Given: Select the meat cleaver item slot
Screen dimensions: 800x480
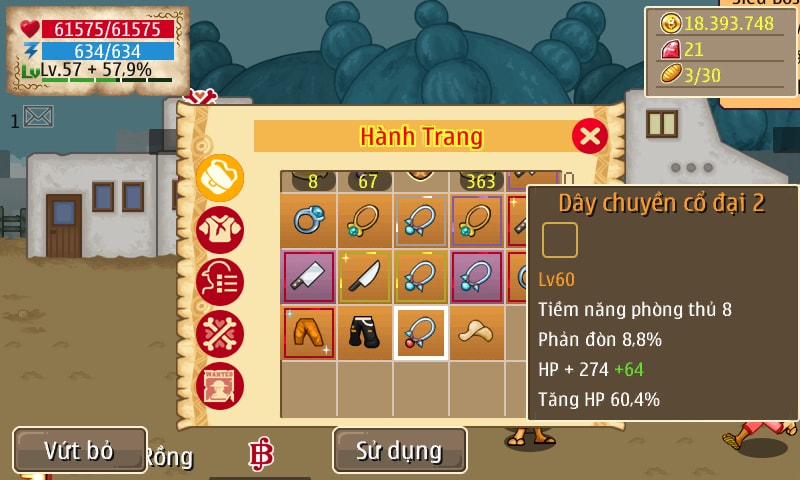Looking at the screenshot, I should 308,277.
